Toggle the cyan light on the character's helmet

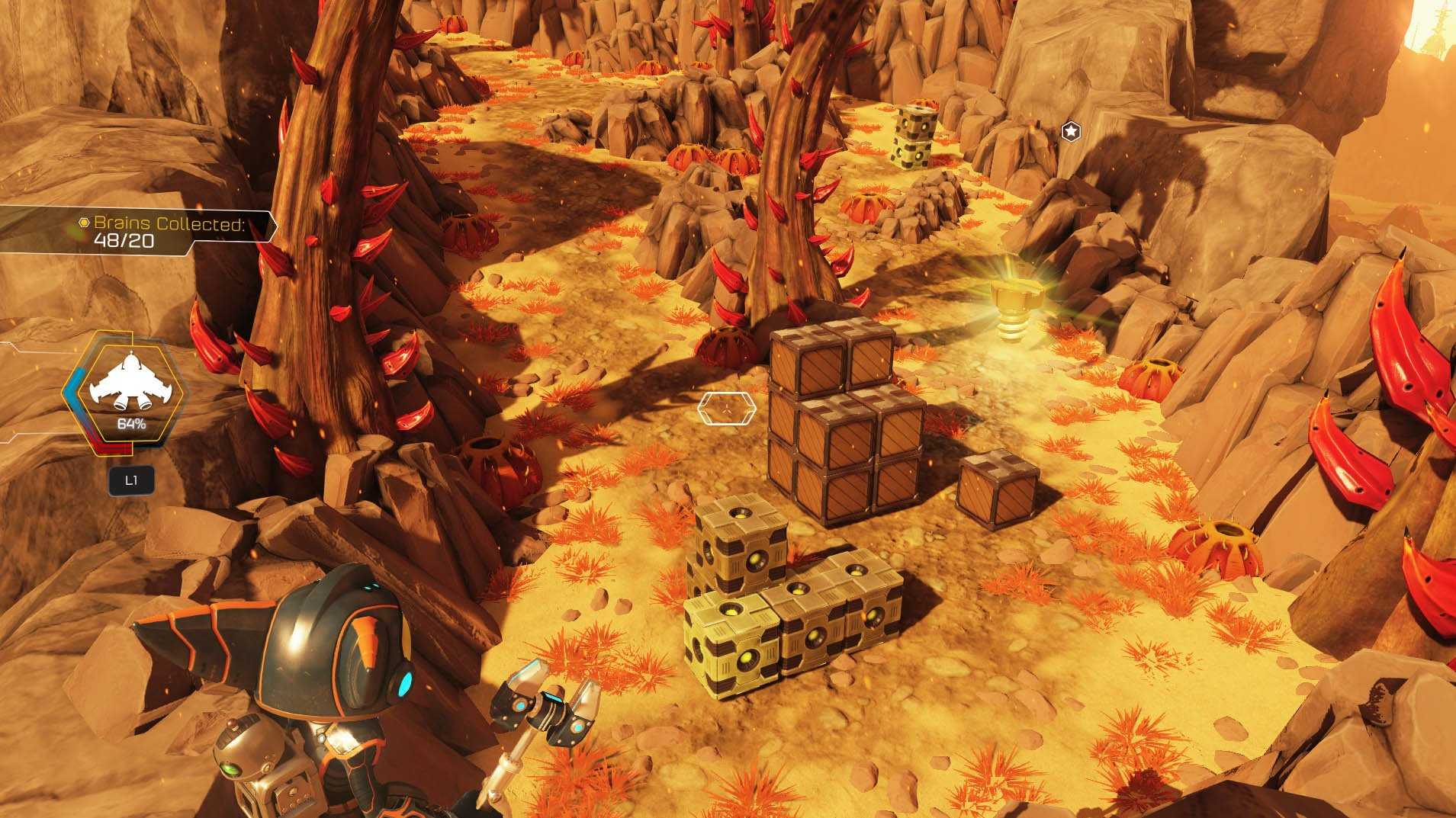click(404, 685)
